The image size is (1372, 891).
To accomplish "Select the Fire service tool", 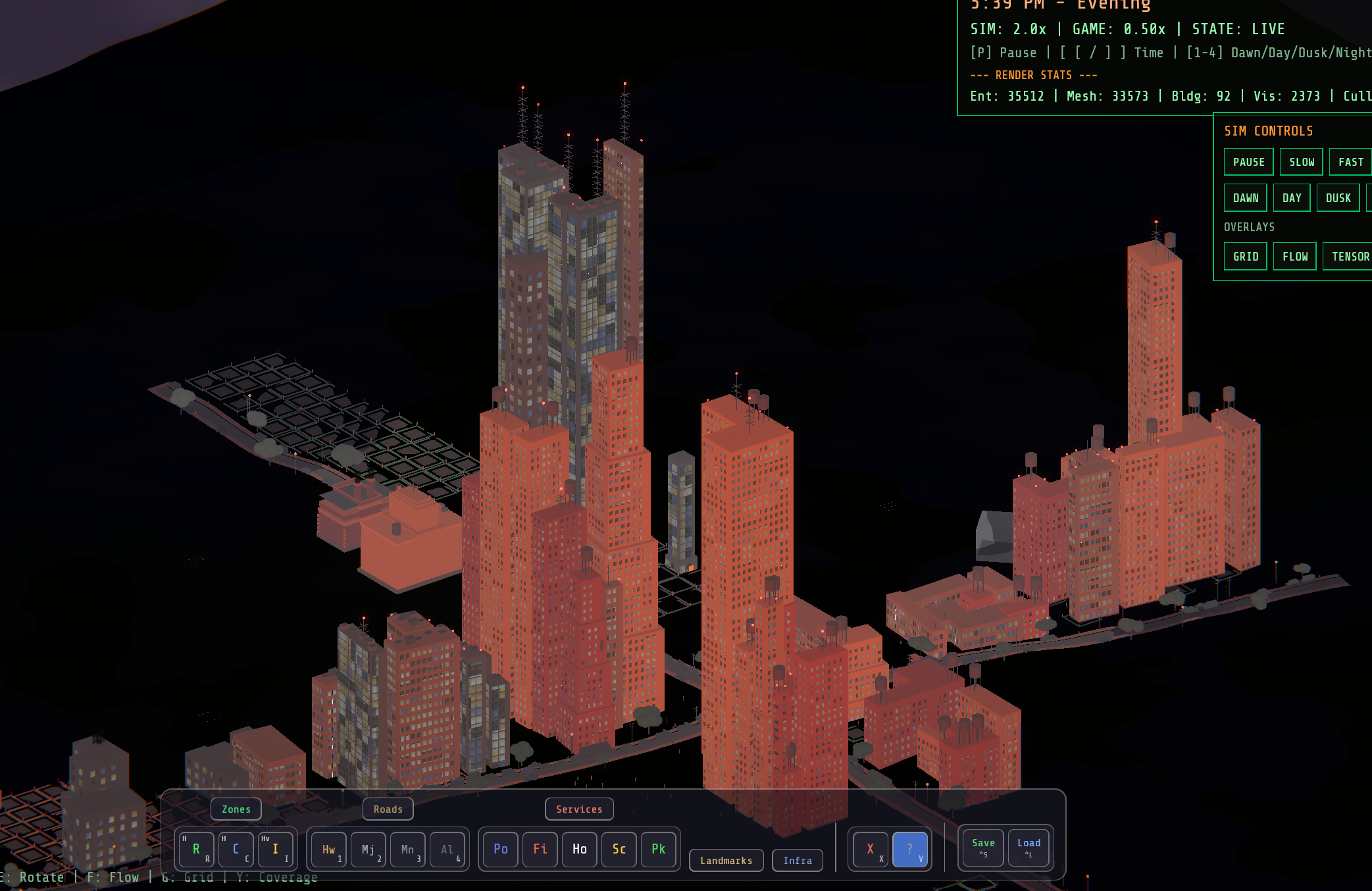I will tap(540, 849).
